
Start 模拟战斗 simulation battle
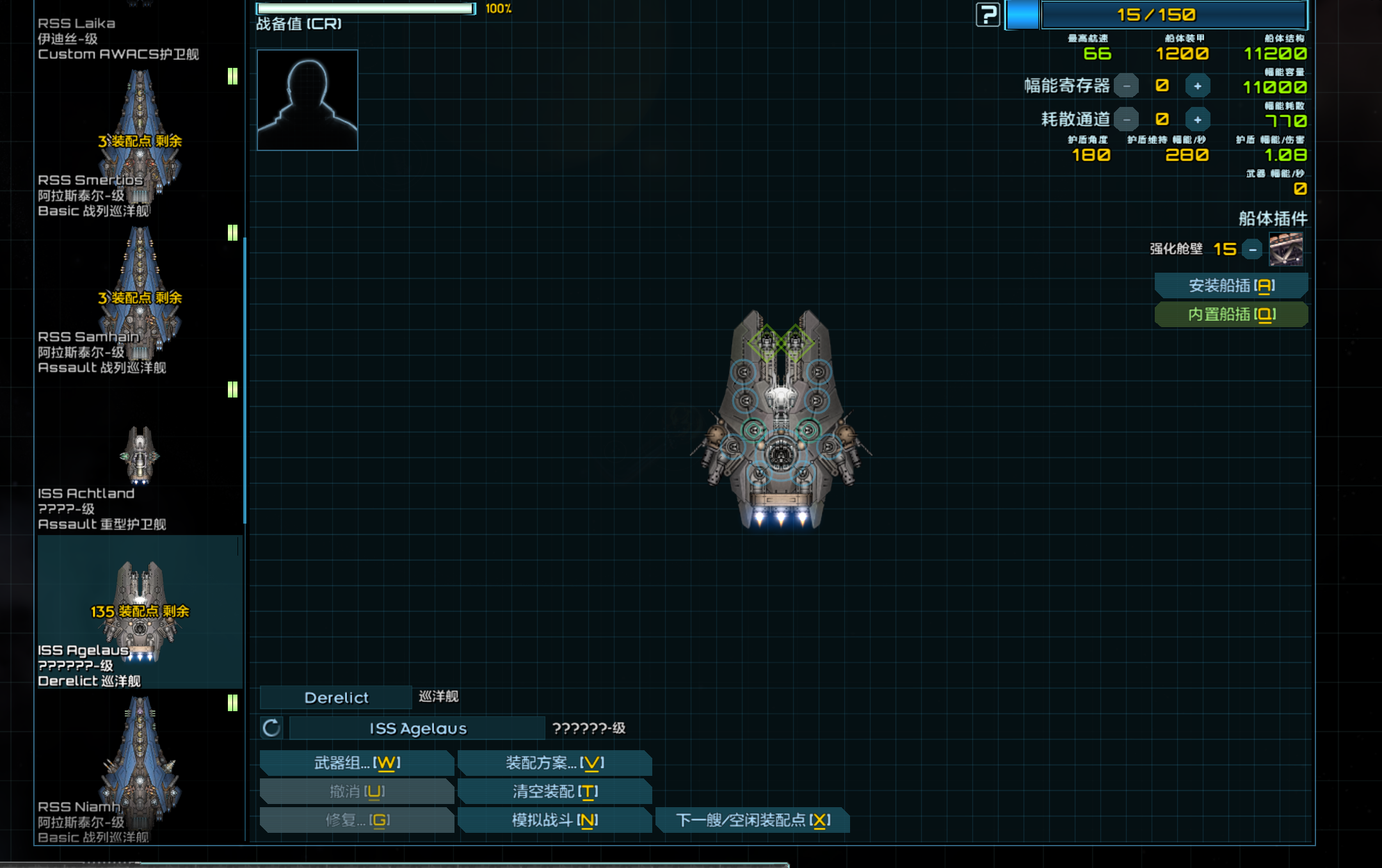tap(554, 820)
